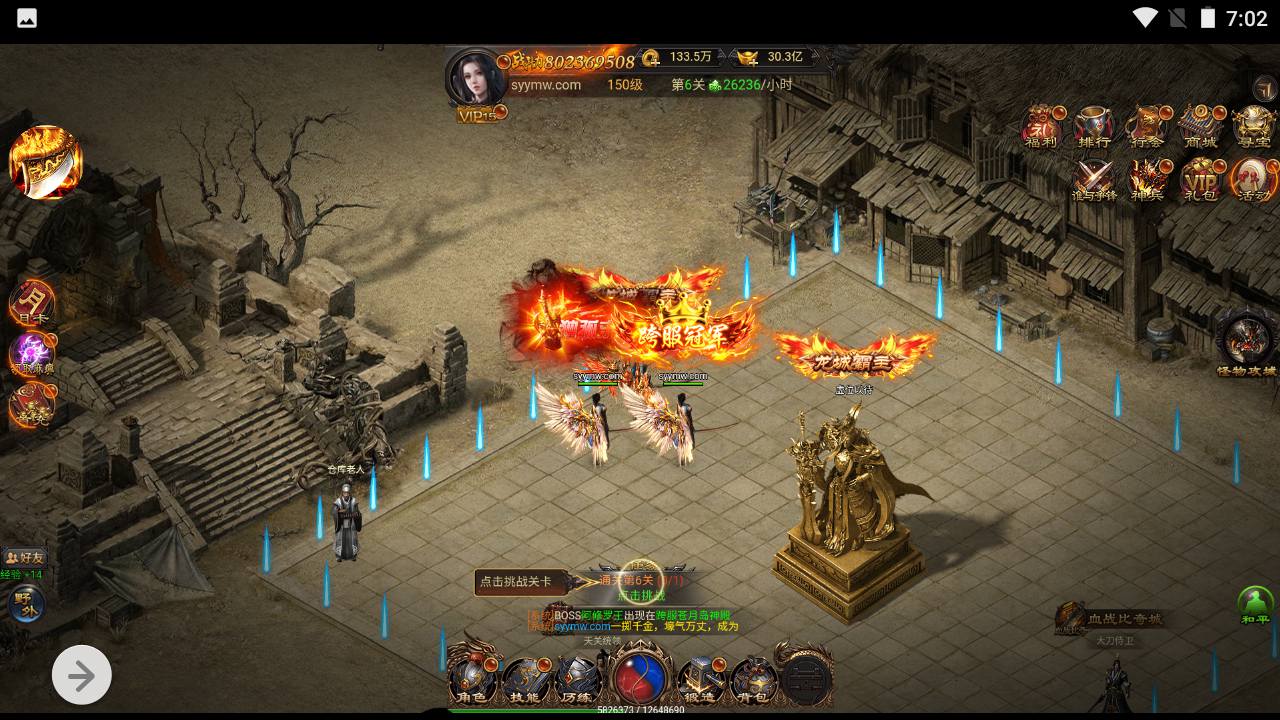Open the 谁与争锋 crossed swords event
This screenshot has height=720, width=1280.
[1094, 180]
